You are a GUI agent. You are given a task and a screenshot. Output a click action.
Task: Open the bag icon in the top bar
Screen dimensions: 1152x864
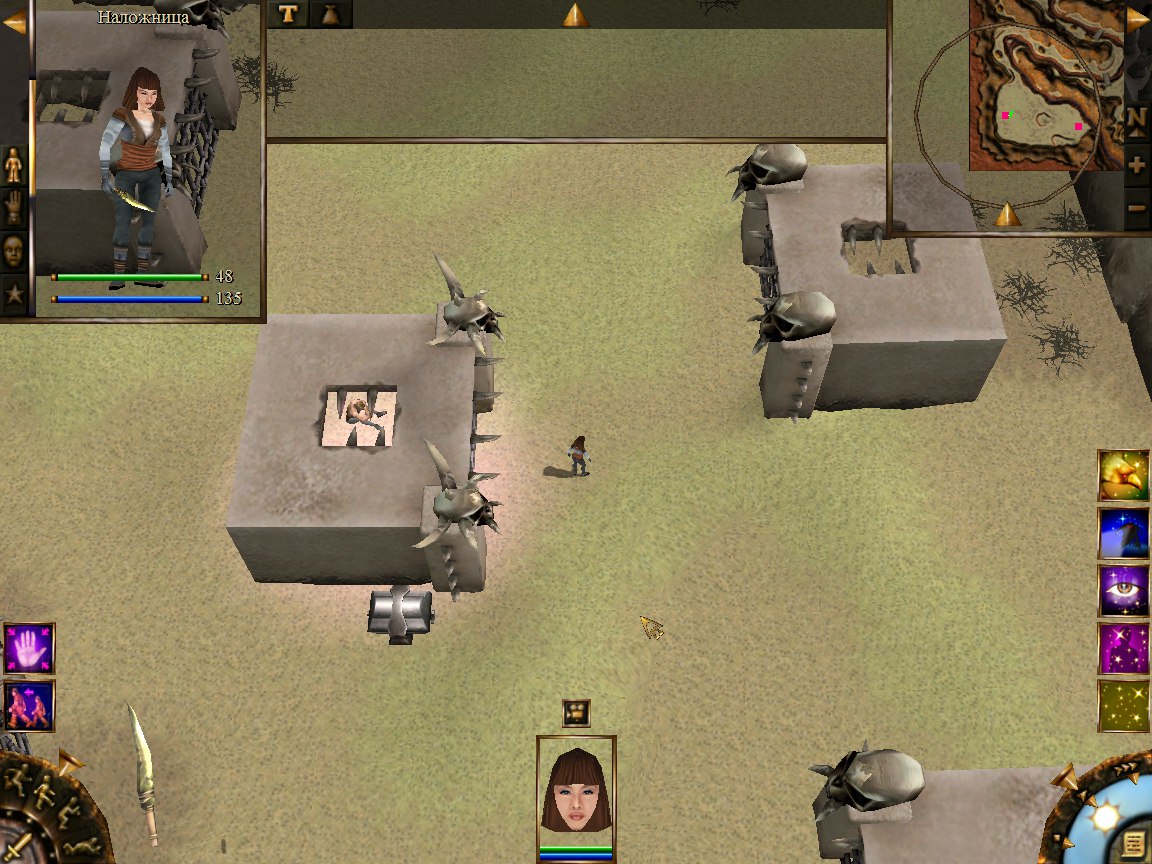331,14
